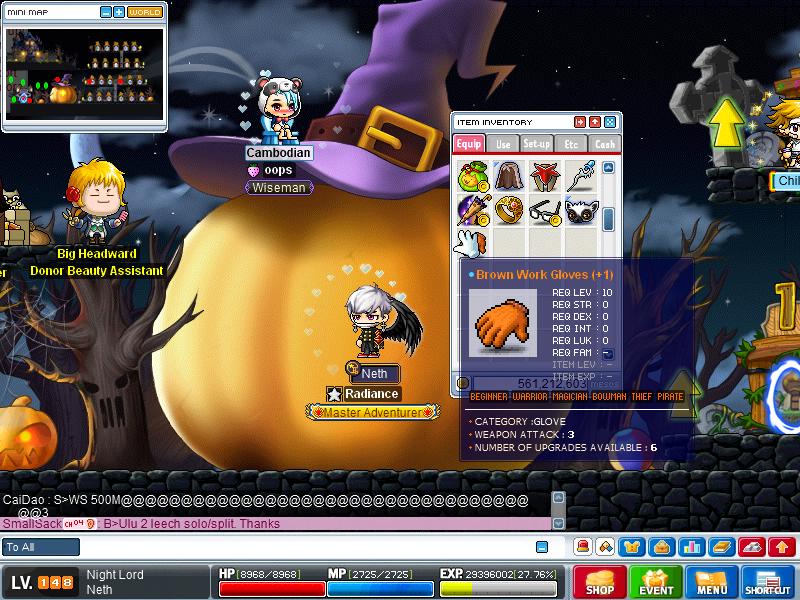Show the Etc inventory tab
The image size is (800, 600).
tap(571, 144)
